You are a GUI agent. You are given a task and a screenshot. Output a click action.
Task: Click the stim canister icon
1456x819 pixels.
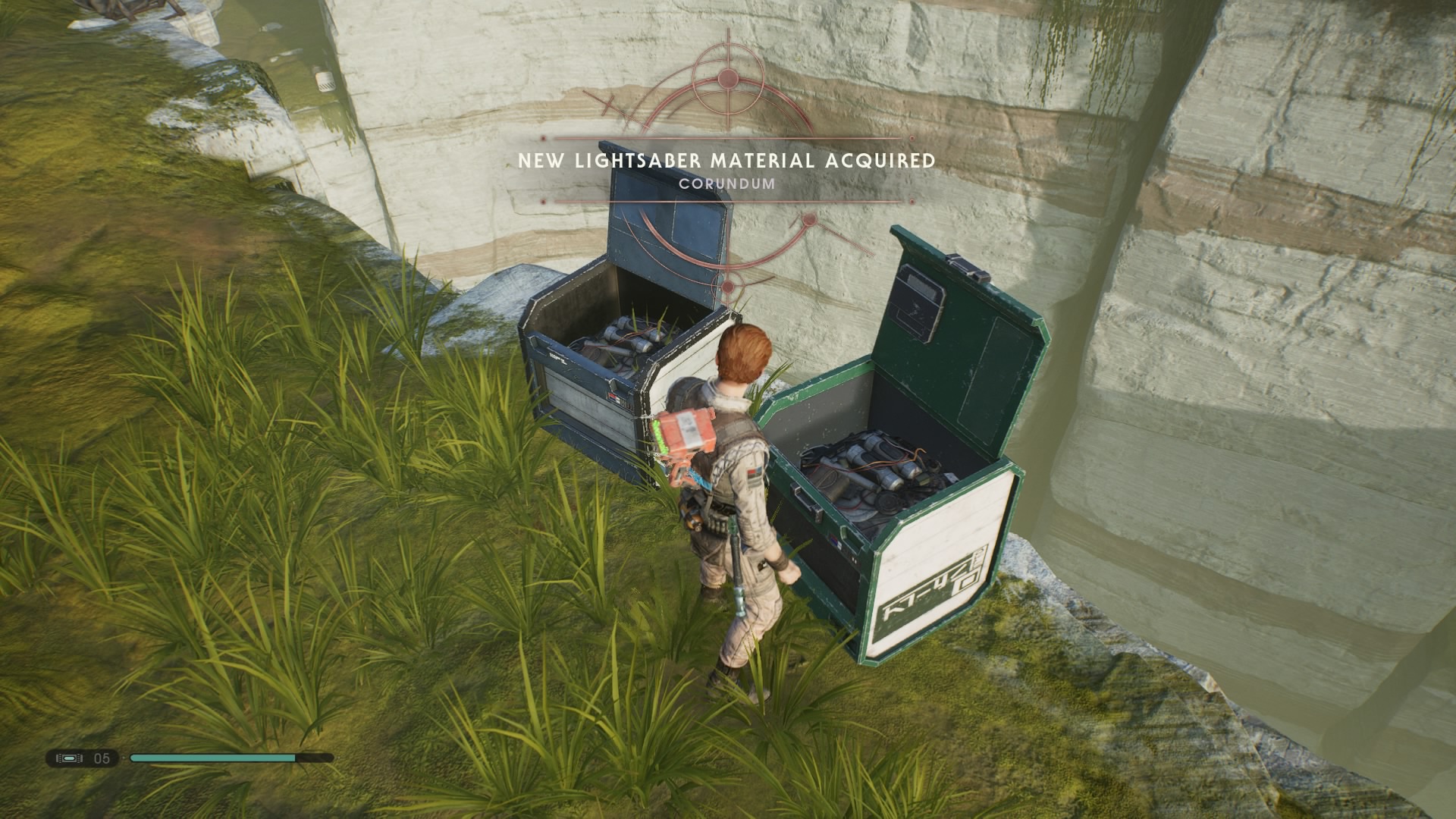click(69, 758)
